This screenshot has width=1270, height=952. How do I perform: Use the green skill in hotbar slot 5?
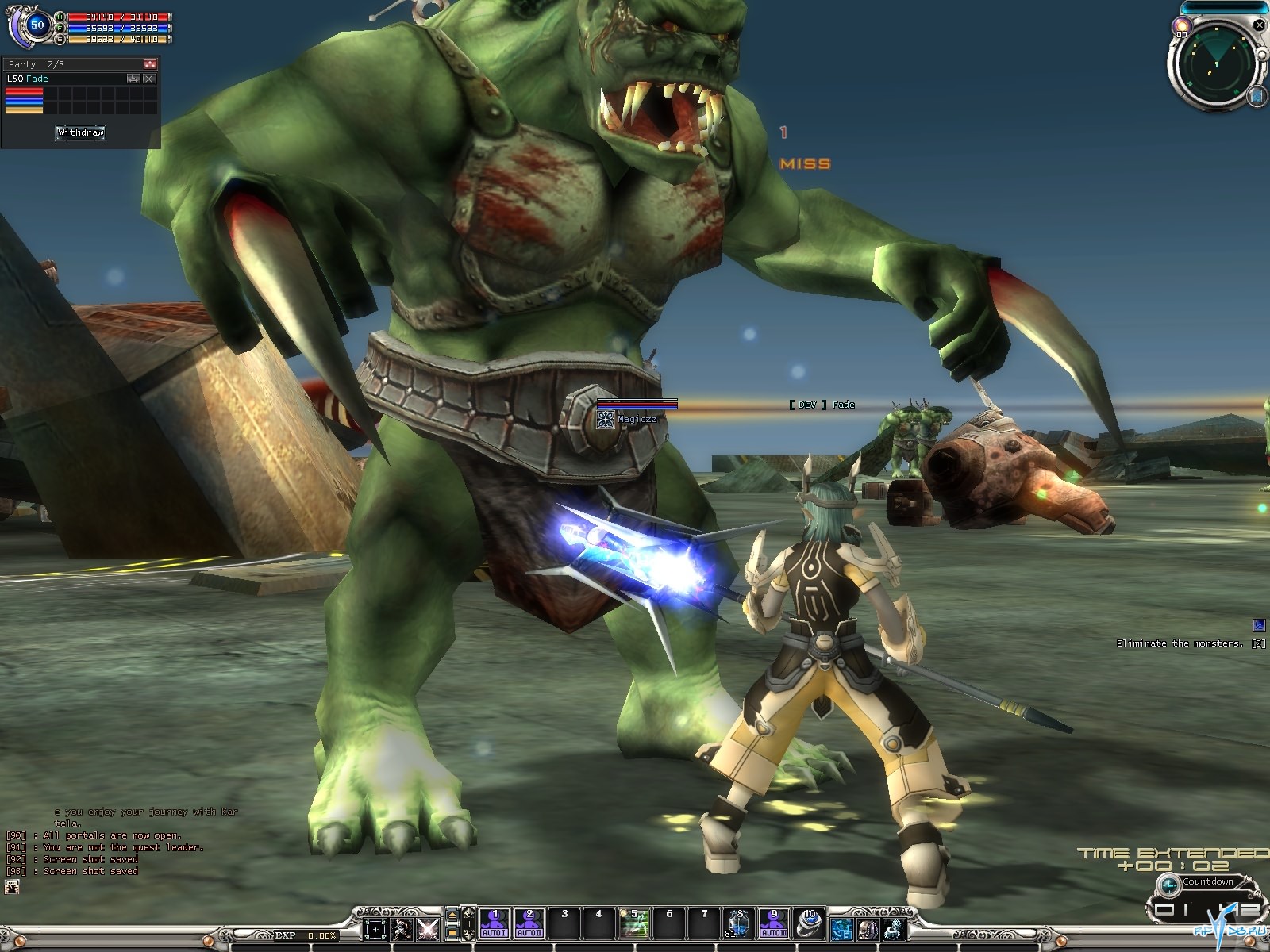(x=634, y=924)
